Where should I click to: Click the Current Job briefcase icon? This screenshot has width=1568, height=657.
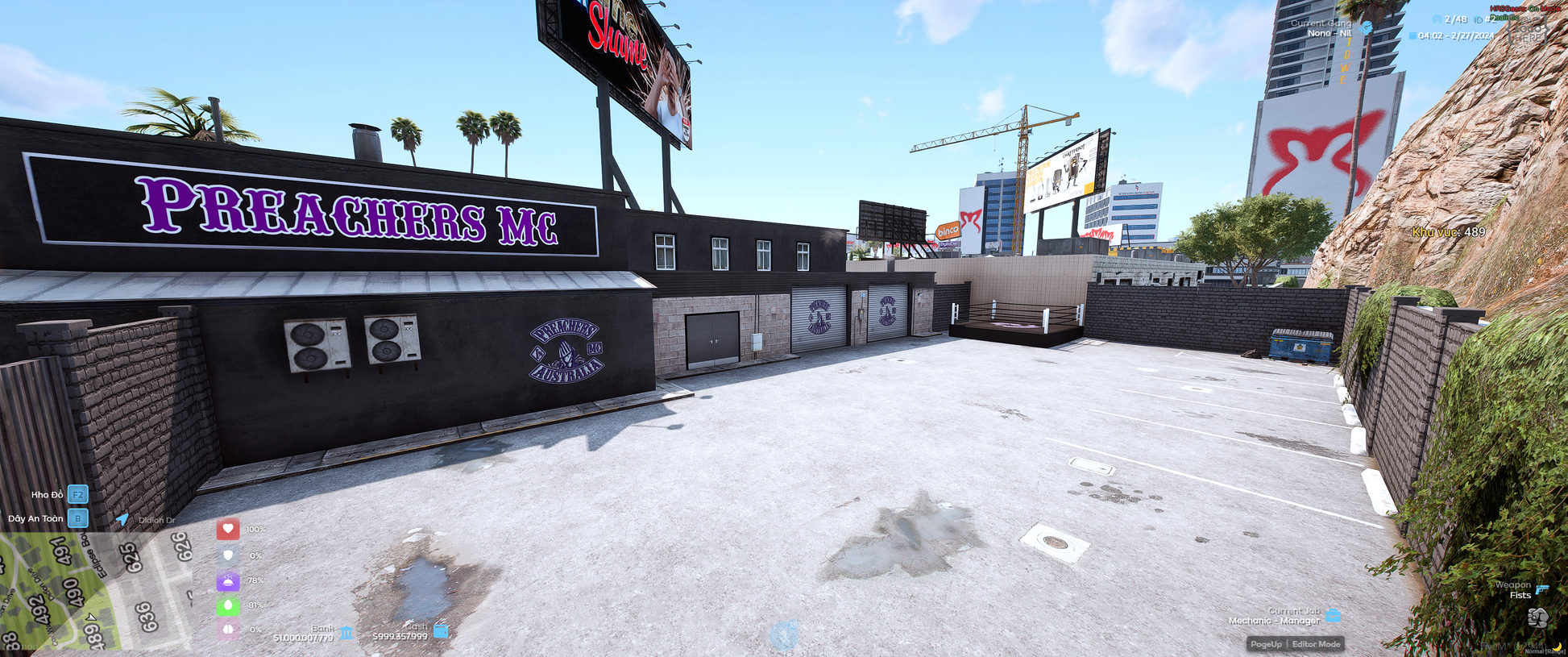1334,616
